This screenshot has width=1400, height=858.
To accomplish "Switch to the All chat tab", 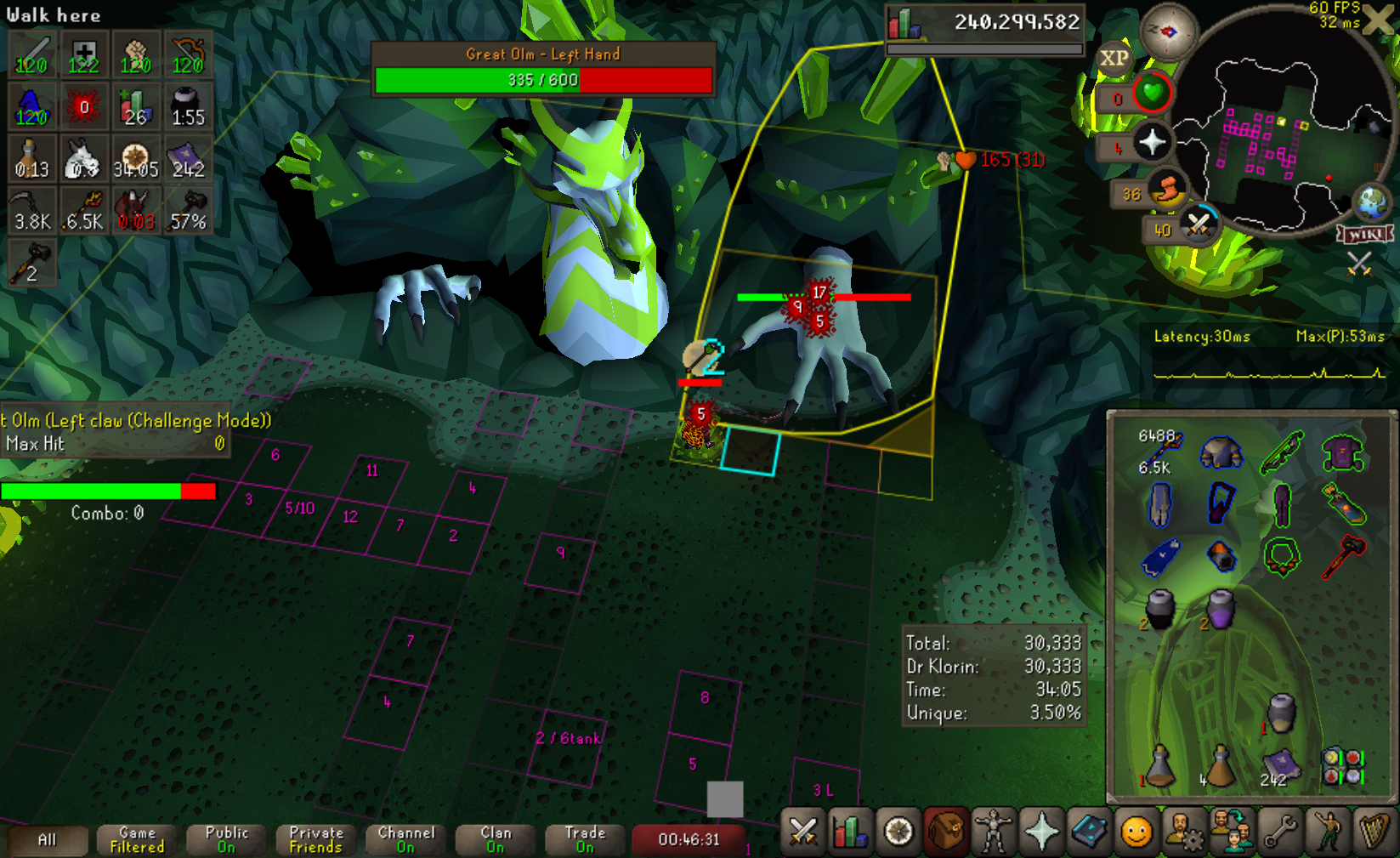I will tap(48, 840).
